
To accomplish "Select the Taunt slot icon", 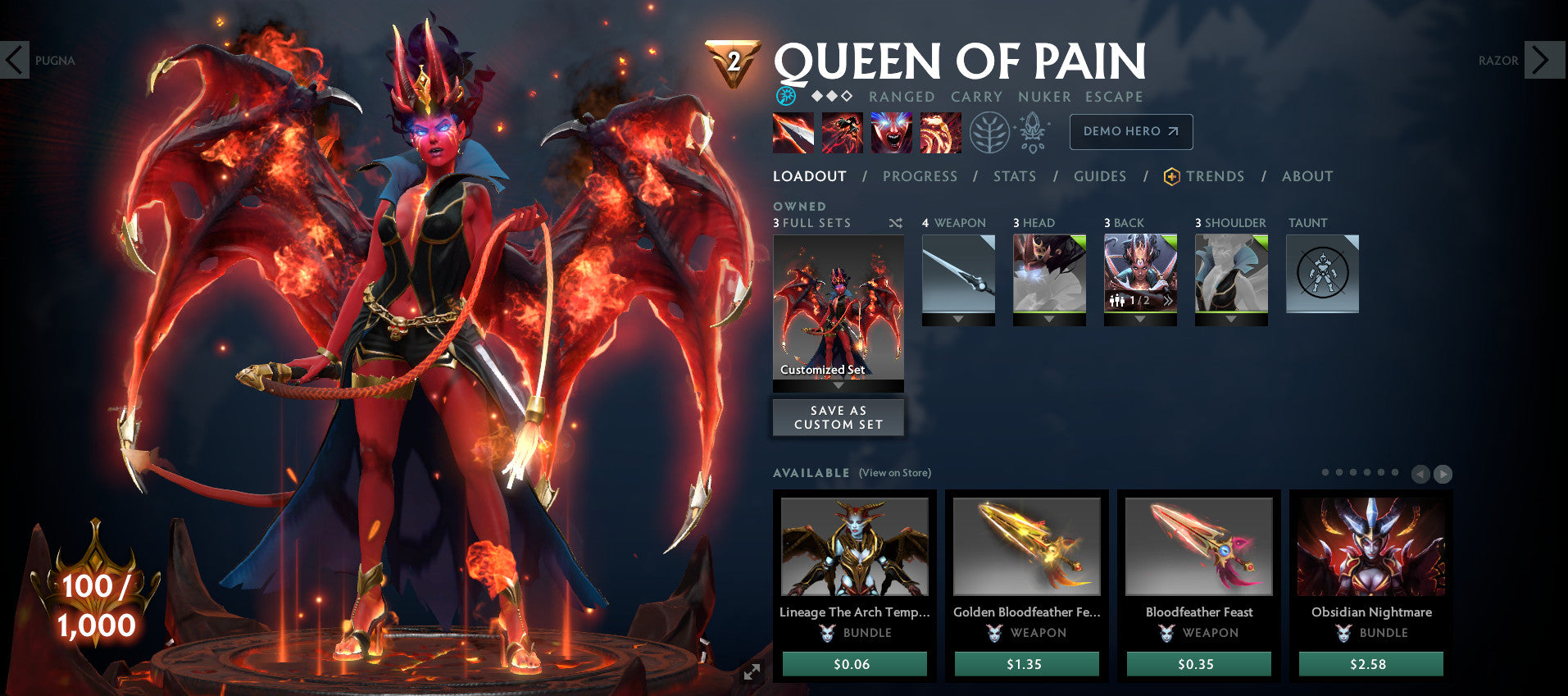I will pyautogui.click(x=1321, y=274).
